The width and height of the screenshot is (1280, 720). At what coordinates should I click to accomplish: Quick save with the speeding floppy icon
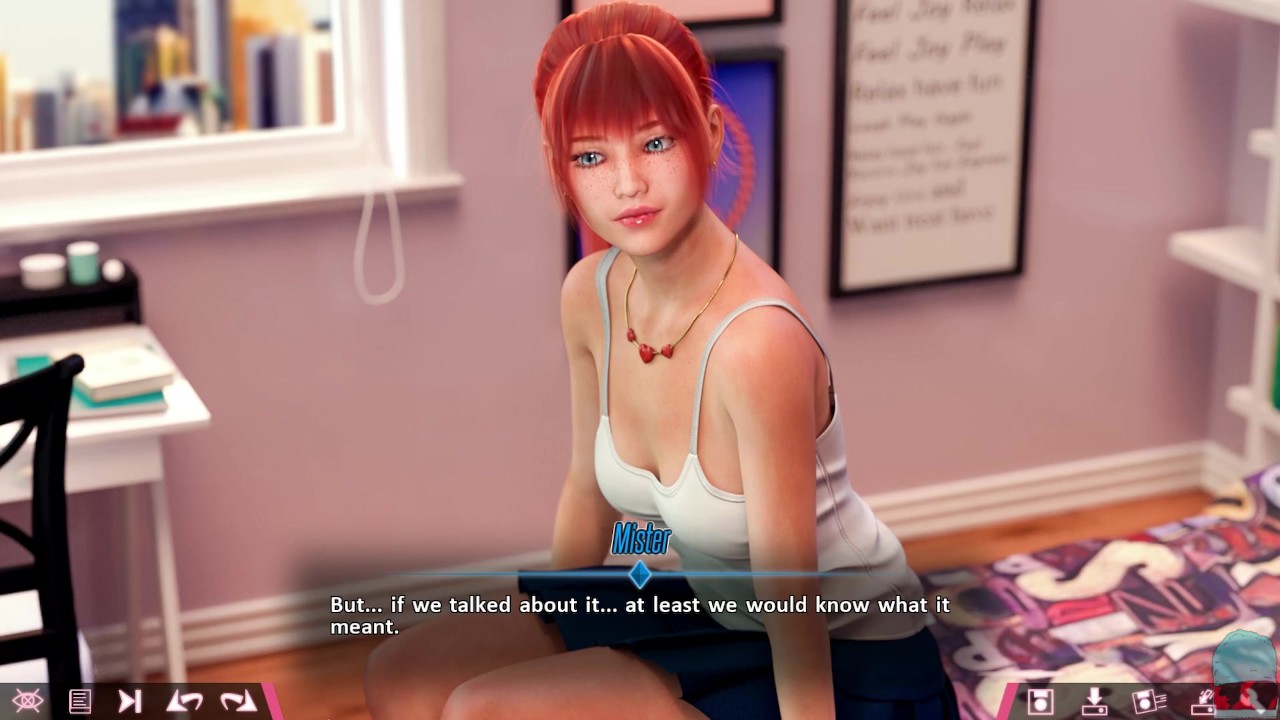coord(1148,701)
